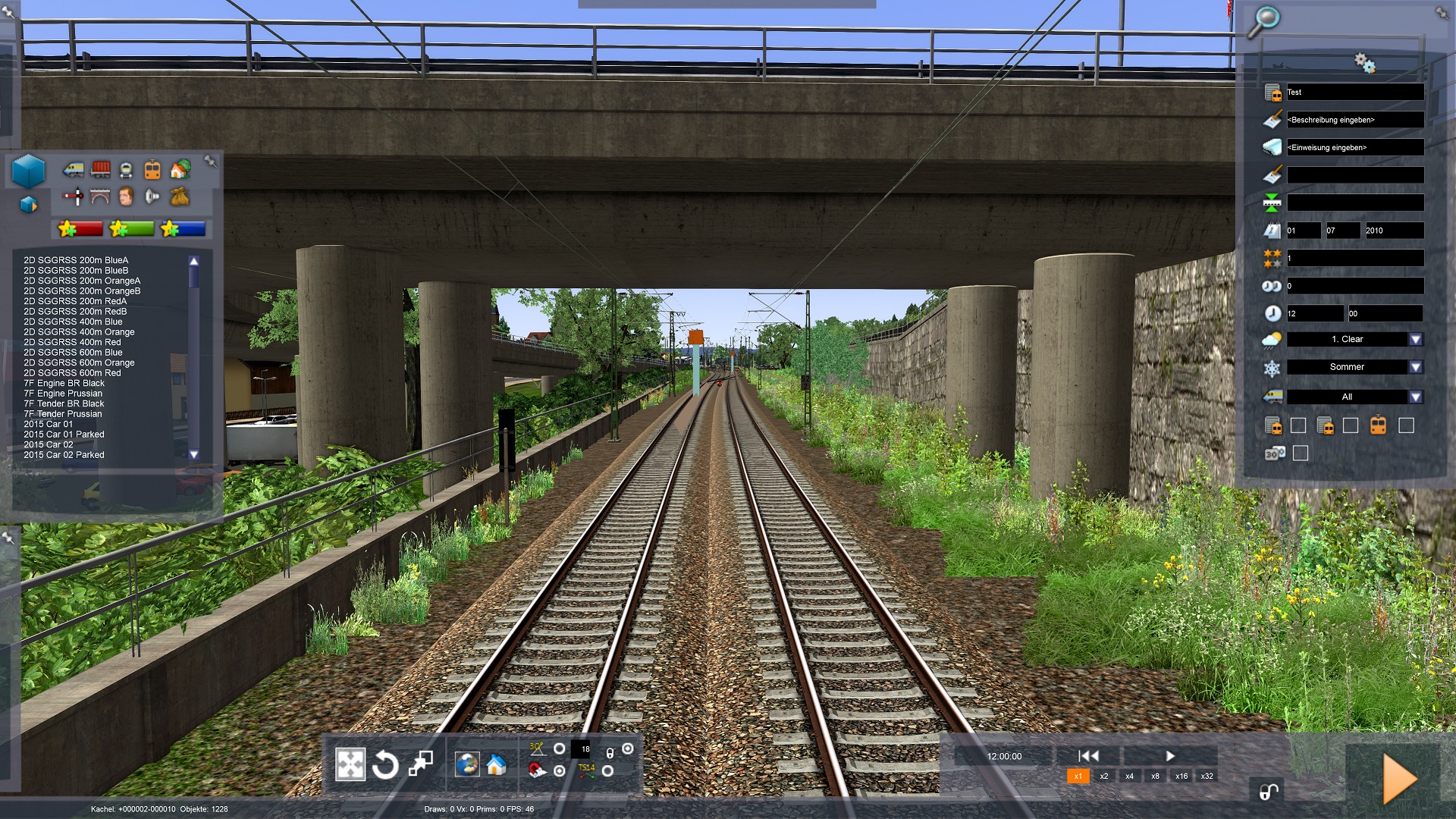
Task: Rewind the scenario timeline to start
Action: pyautogui.click(x=1088, y=755)
